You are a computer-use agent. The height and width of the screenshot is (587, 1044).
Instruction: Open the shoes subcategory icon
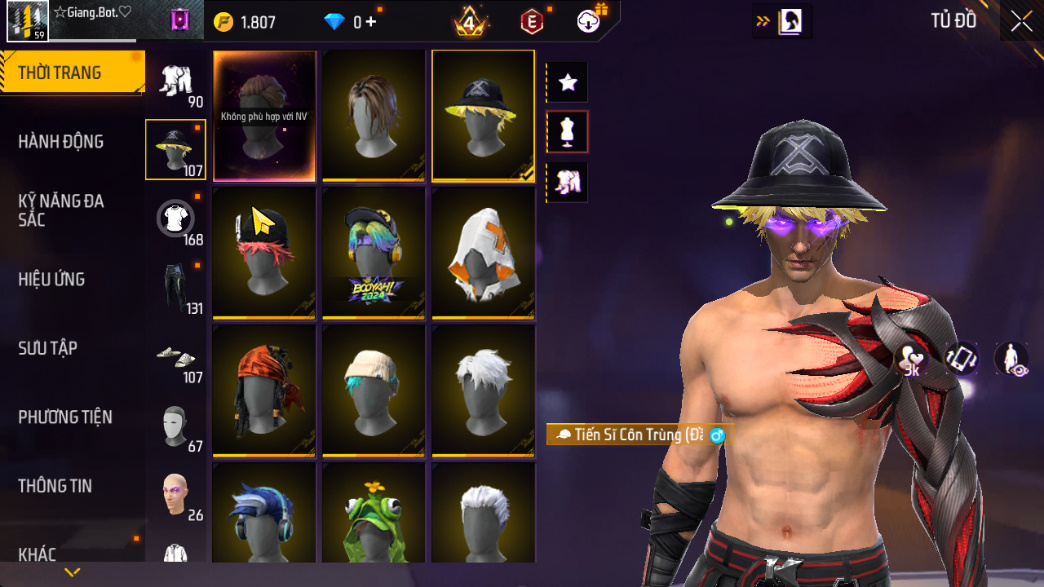point(175,357)
